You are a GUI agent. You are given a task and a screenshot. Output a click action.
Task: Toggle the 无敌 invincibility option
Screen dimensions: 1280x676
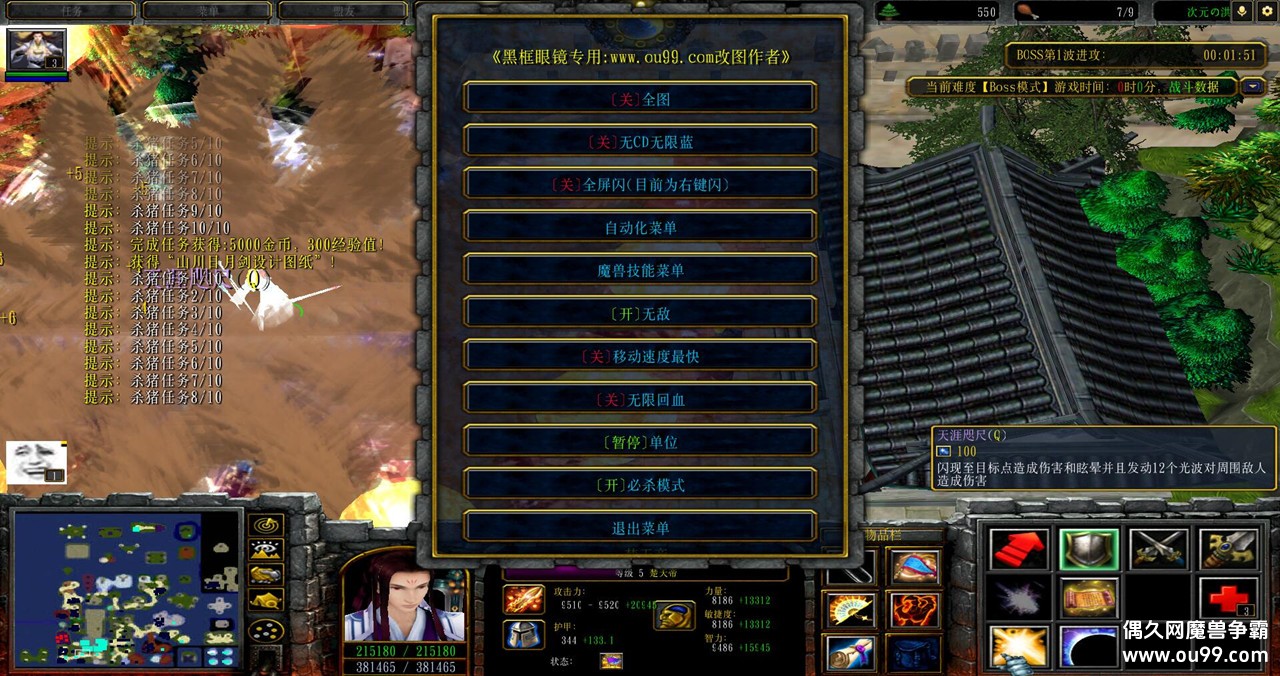click(x=640, y=314)
